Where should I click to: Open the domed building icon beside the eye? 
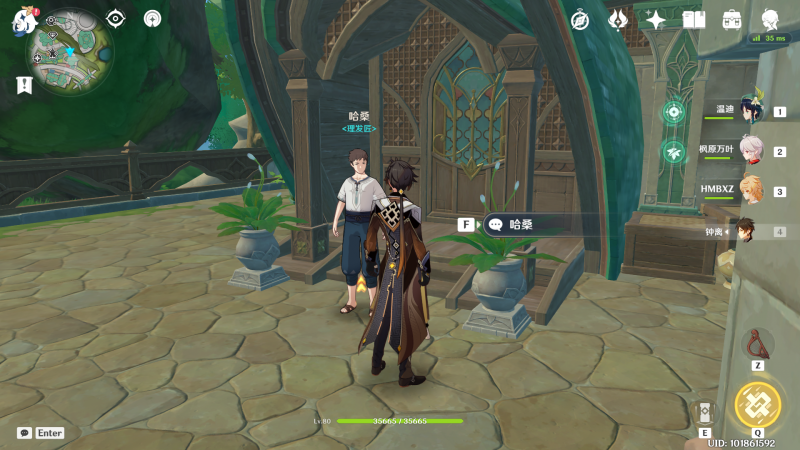point(152,18)
